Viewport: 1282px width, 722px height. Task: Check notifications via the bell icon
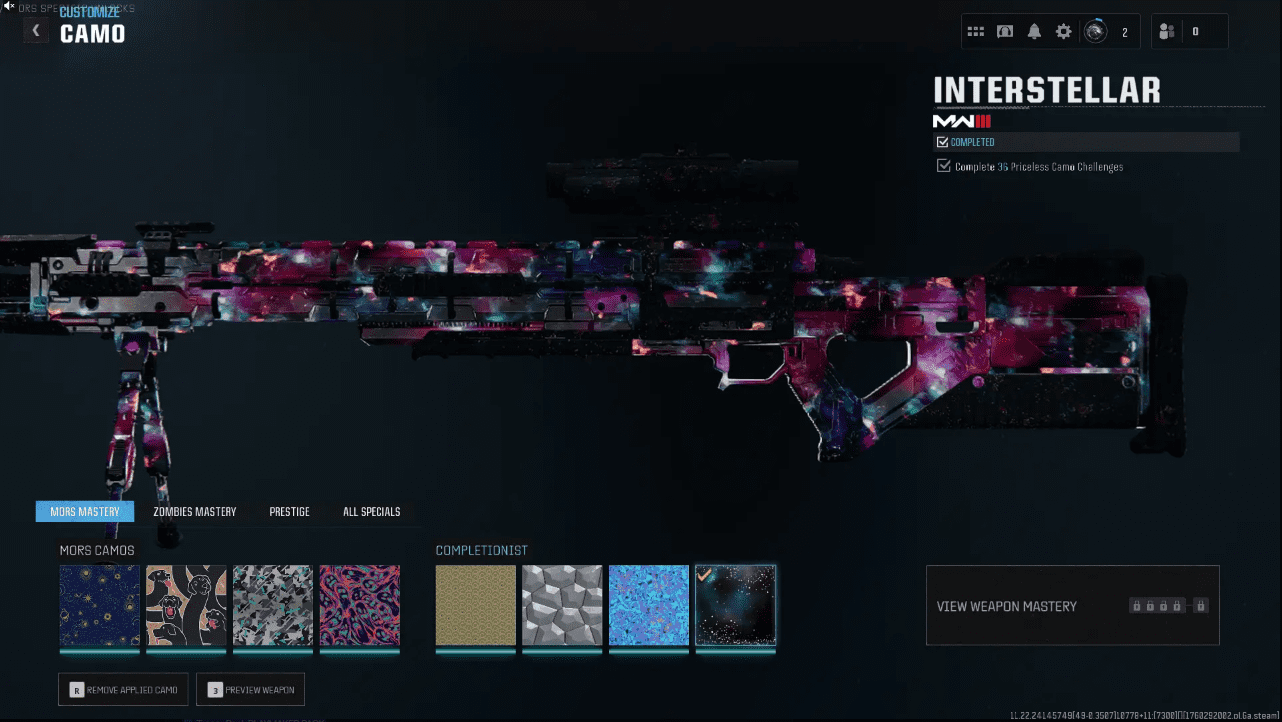(1034, 32)
